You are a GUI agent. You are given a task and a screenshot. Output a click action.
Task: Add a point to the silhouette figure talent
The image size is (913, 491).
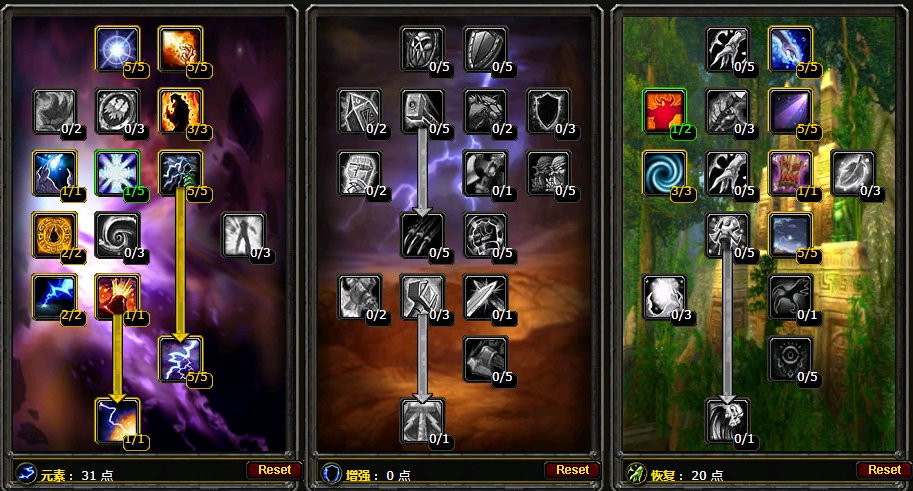point(243,234)
